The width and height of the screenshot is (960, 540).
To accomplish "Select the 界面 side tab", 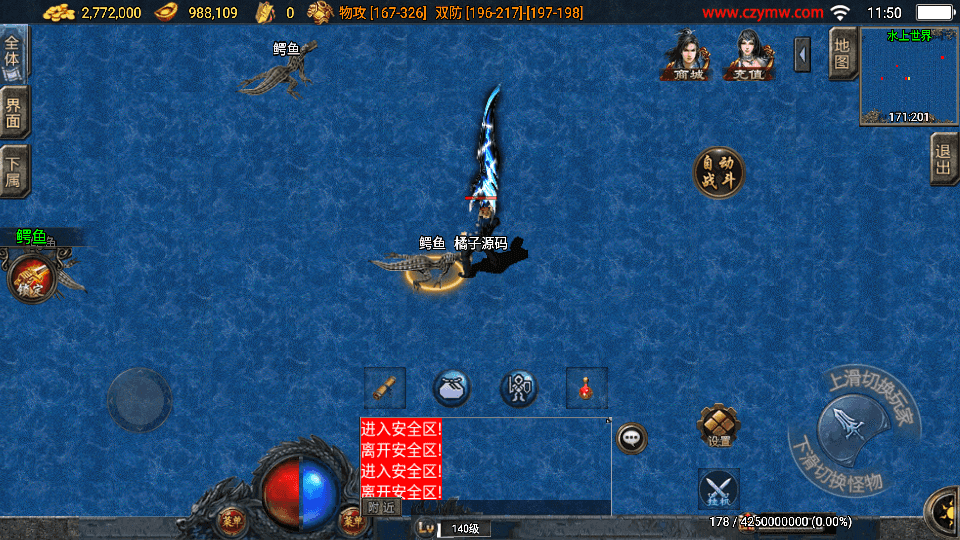I will pyautogui.click(x=14, y=112).
